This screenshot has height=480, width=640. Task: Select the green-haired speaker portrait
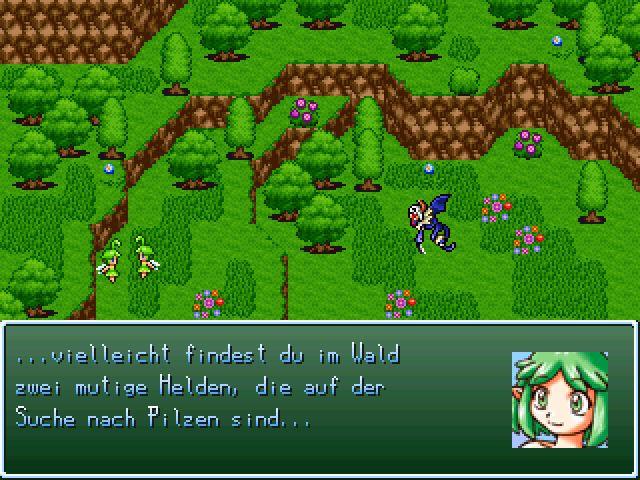[559, 399]
